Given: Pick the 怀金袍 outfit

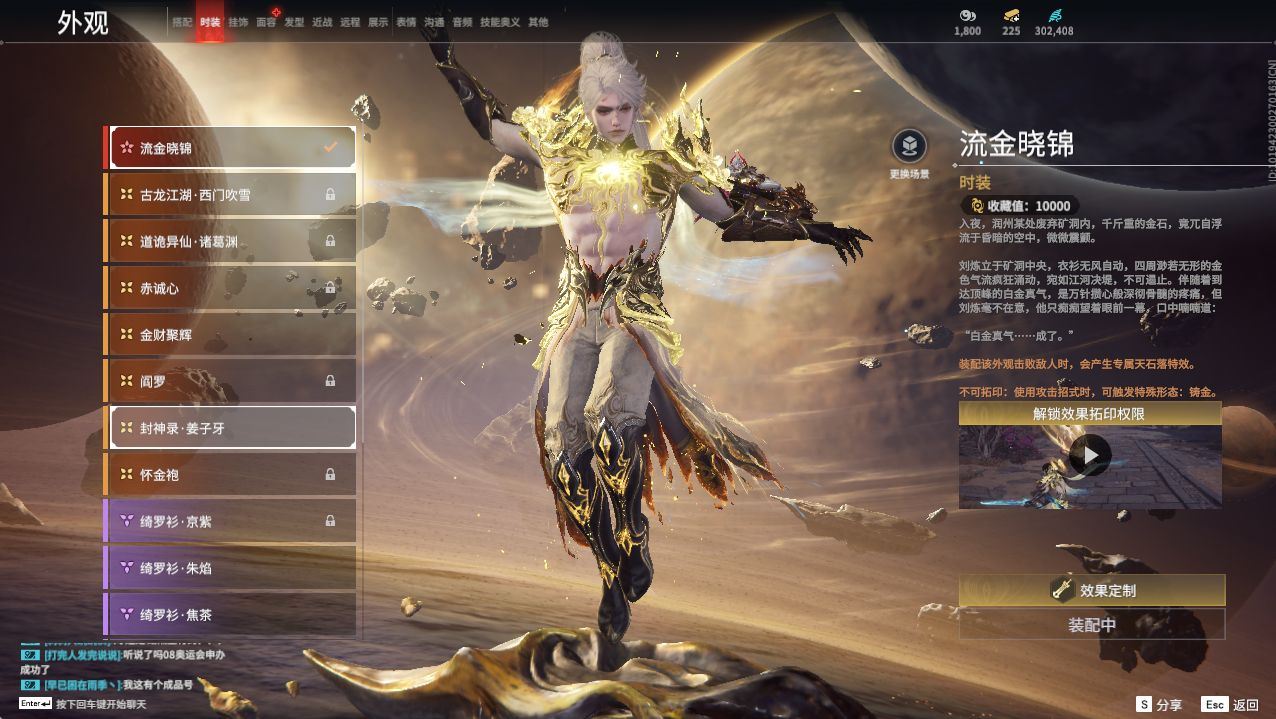Looking at the screenshot, I should click(231, 474).
